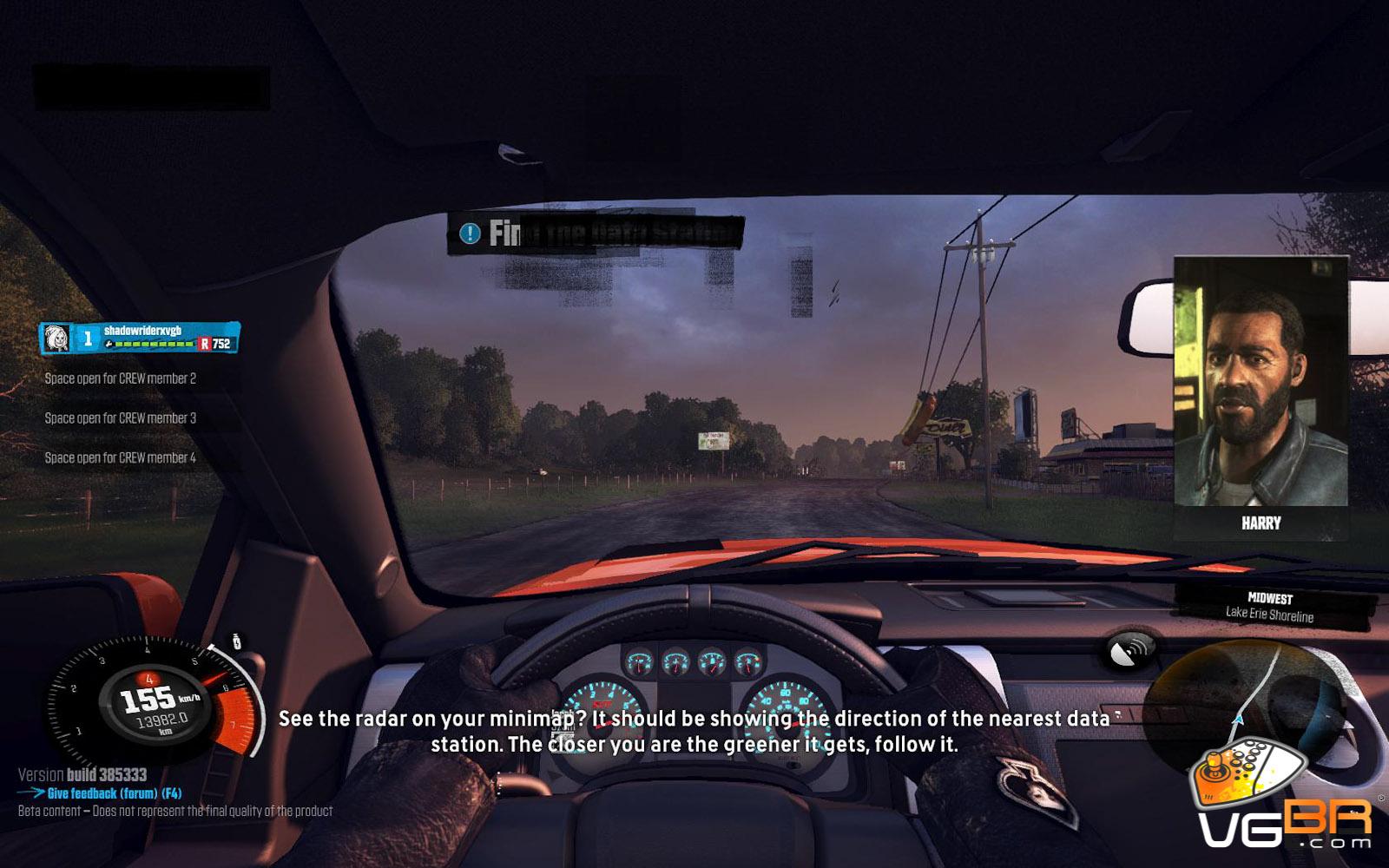This screenshot has height=868, width=1389.
Task: Click the Midwest Lake Erie Shoreline location label
Action: (1269, 607)
